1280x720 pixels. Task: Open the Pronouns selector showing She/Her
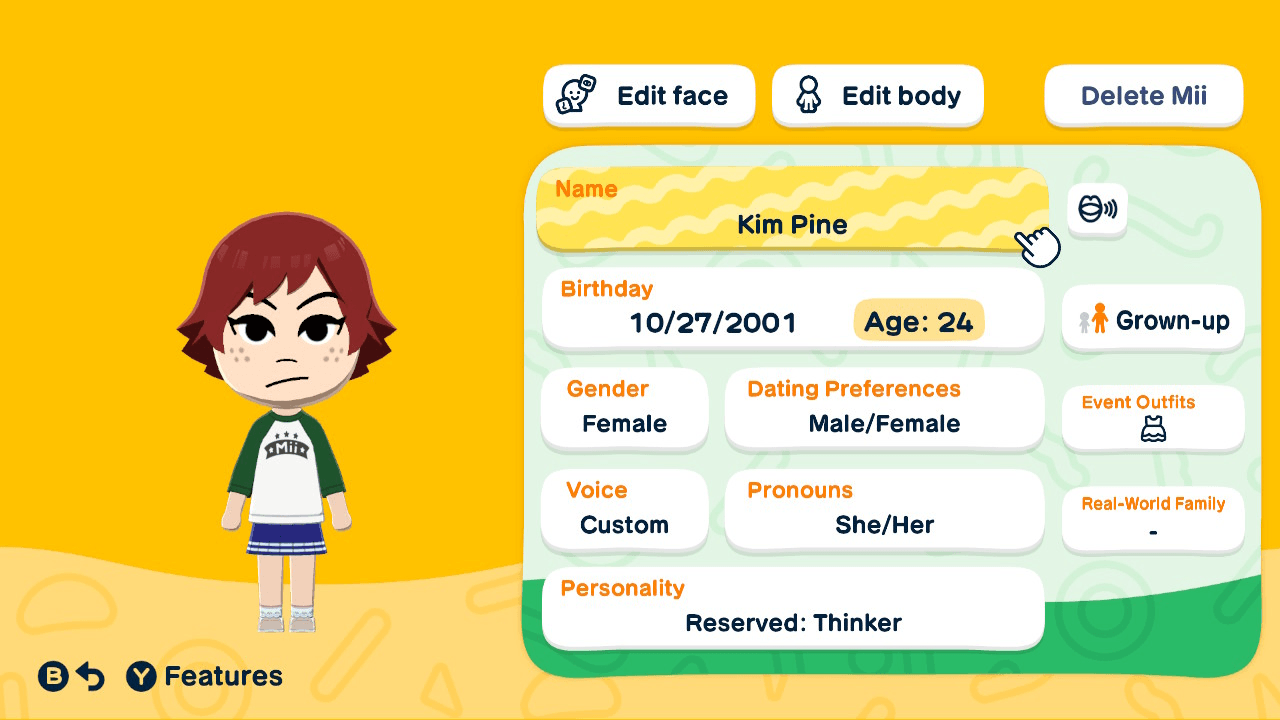click(x=884, y=510)
